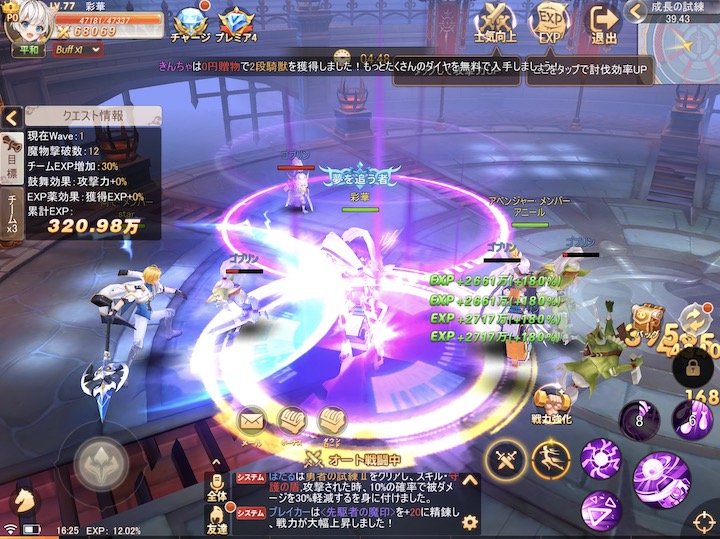Switch to the チーム team tab
This screenshot has width=720, height=539.
coord(12,208)
